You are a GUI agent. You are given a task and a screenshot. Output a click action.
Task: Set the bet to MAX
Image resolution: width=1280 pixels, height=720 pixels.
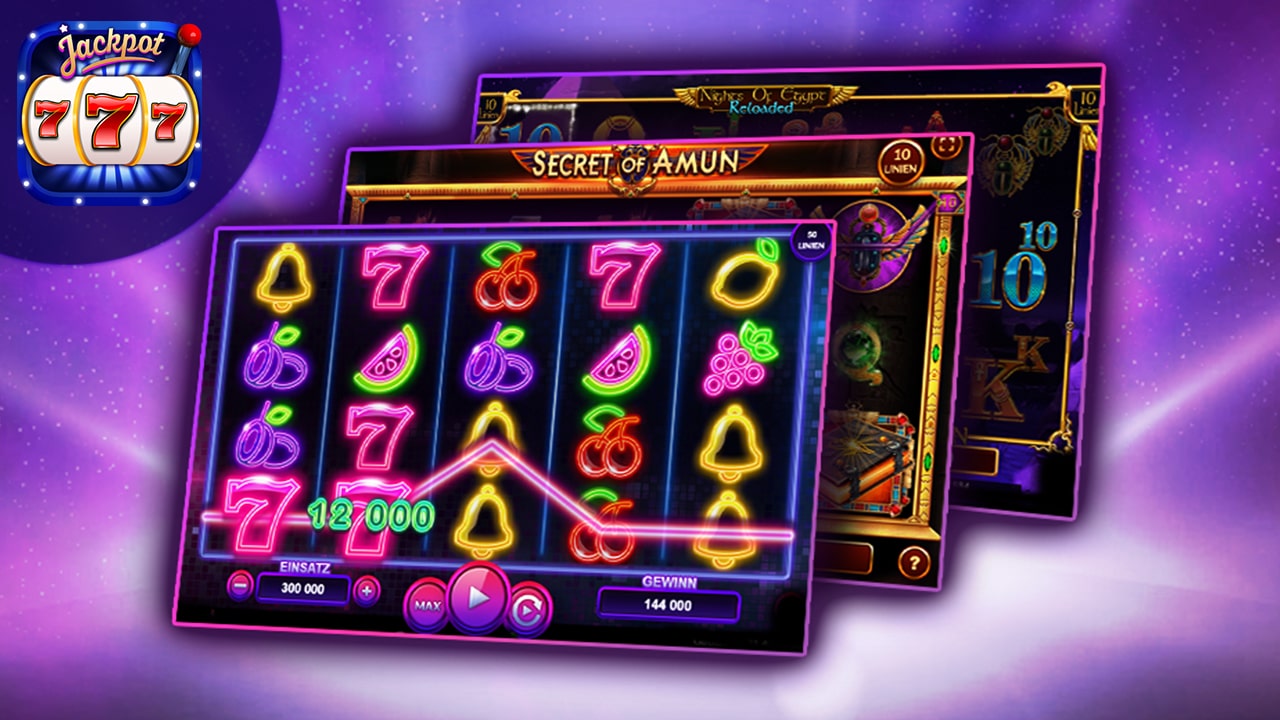click(426, 607)
